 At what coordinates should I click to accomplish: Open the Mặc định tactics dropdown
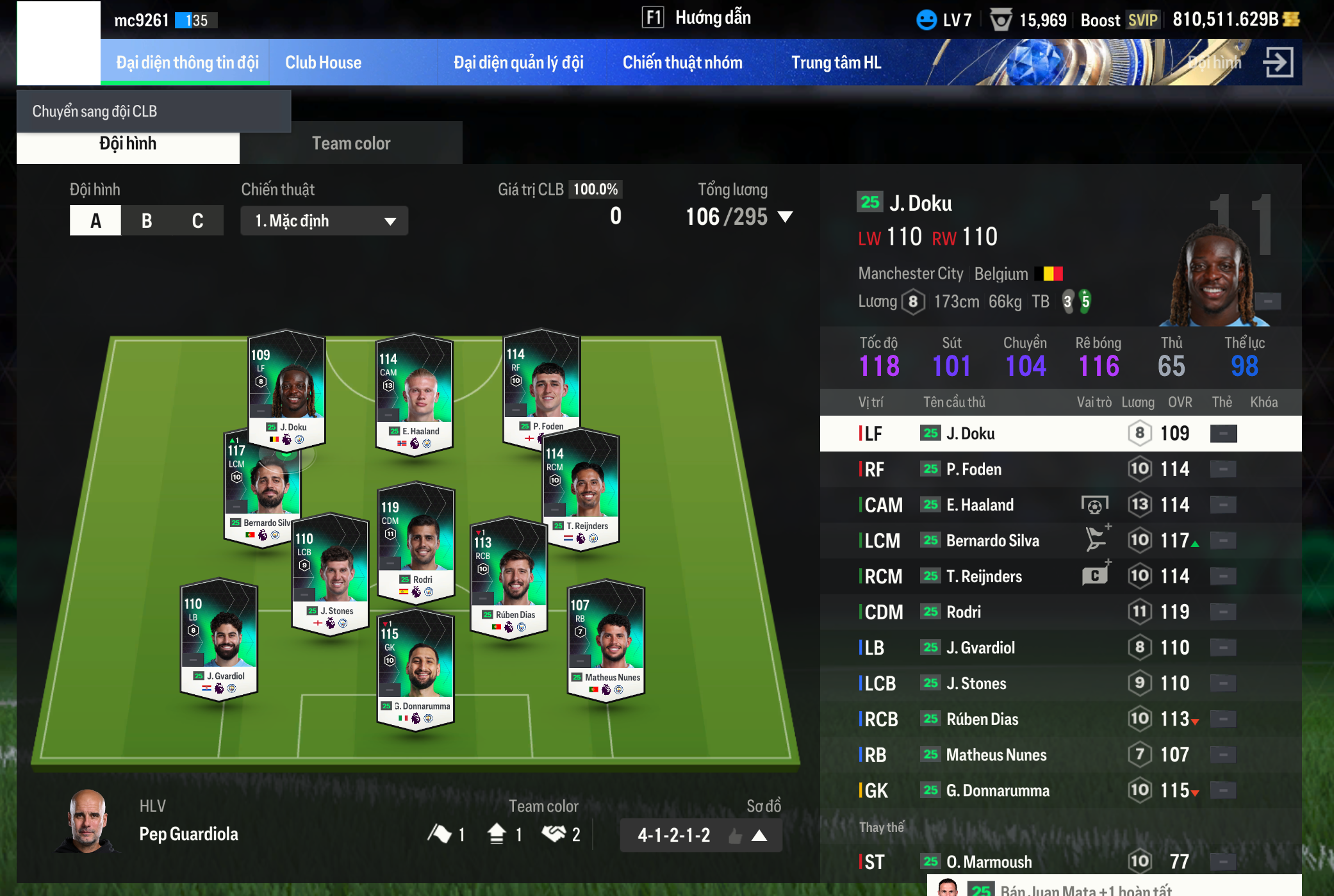pyautogui.click(x=324, y=221)
